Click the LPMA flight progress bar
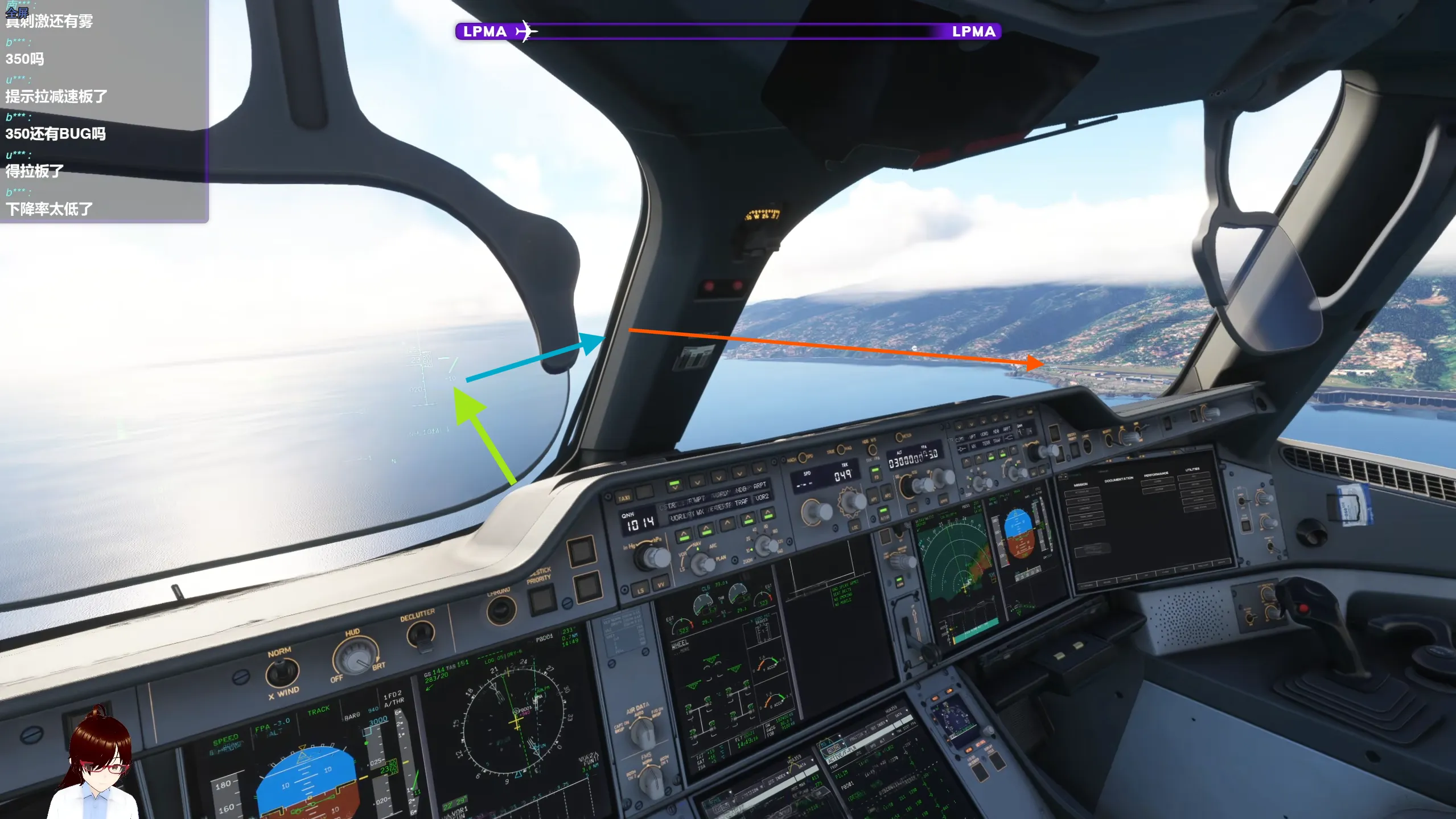 click(729, 31)
